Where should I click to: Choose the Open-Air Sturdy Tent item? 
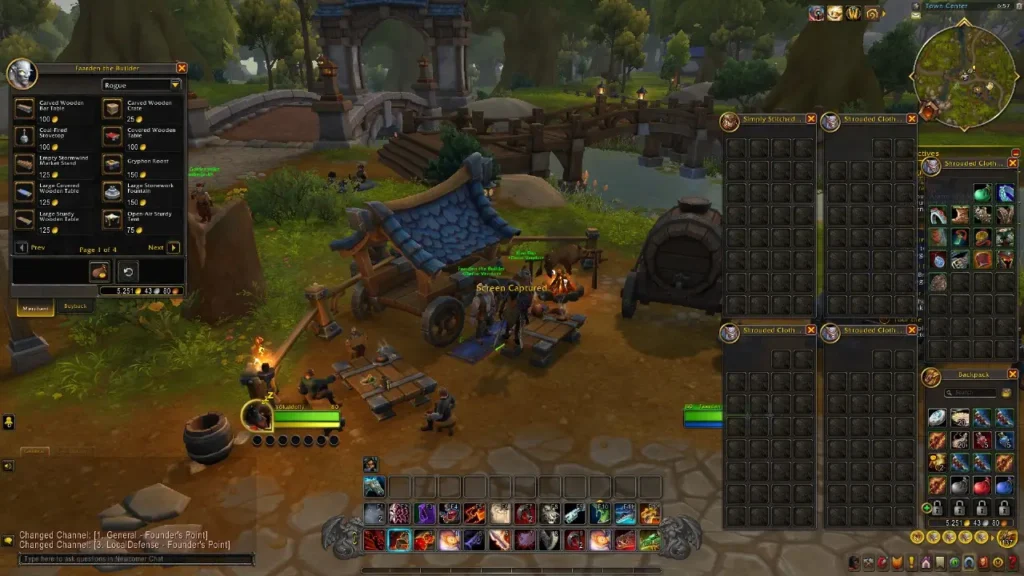[113, 218]
